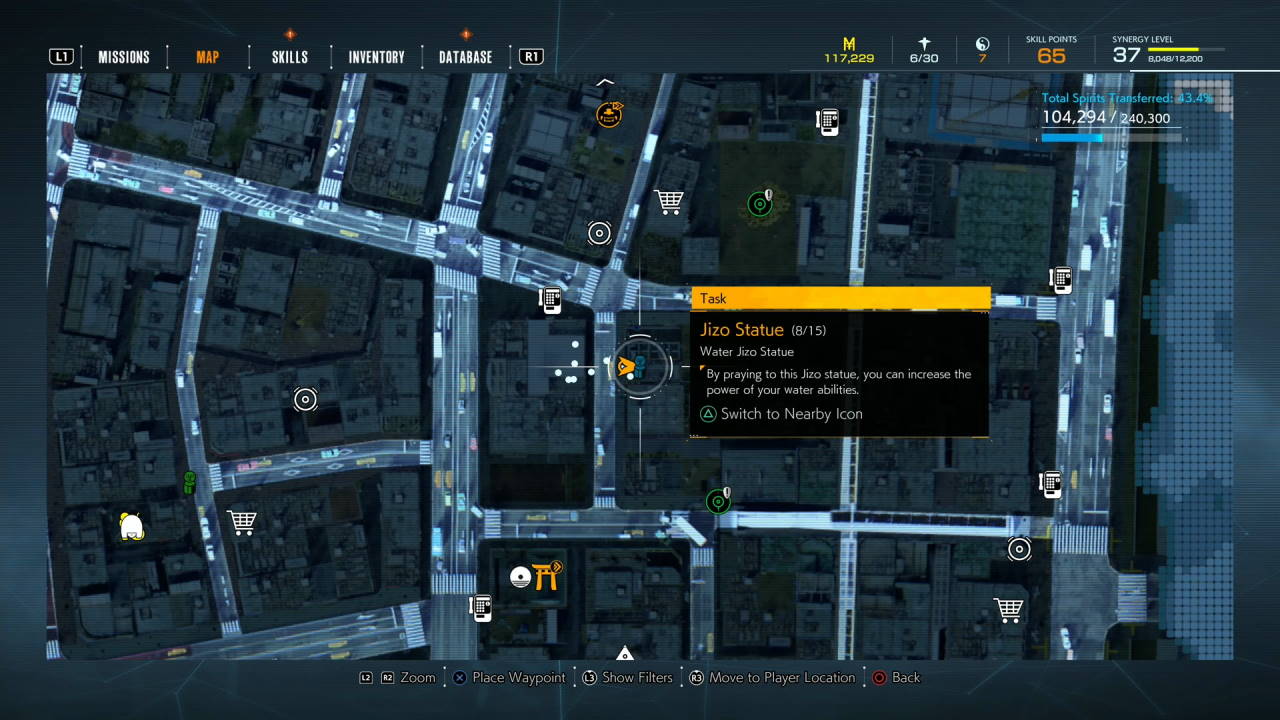1280x720 pixels.
Task: Switch to the MISSIONS tab
Action: pos(124,57)
